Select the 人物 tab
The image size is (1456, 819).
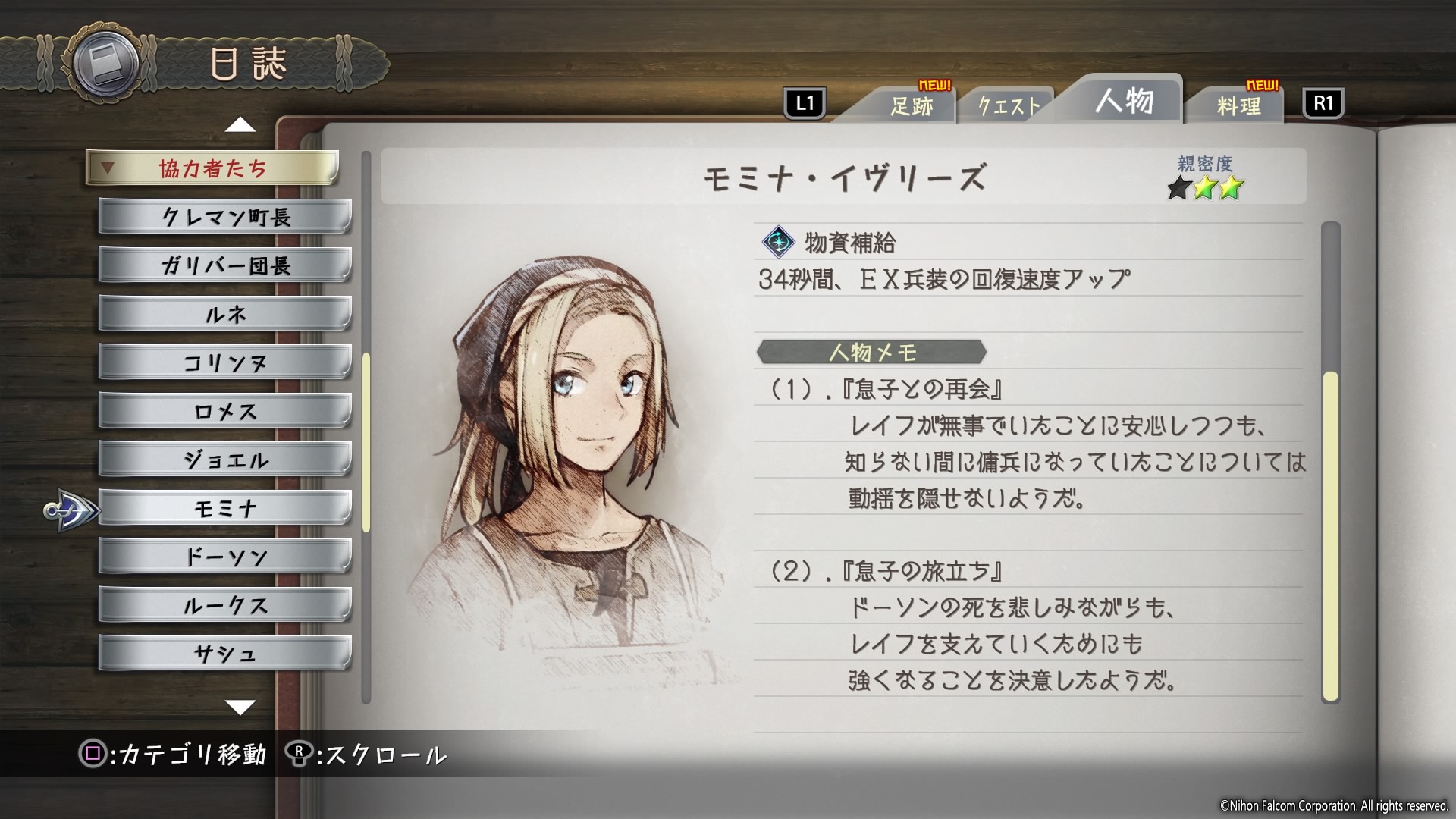[x=1124, y=101]
